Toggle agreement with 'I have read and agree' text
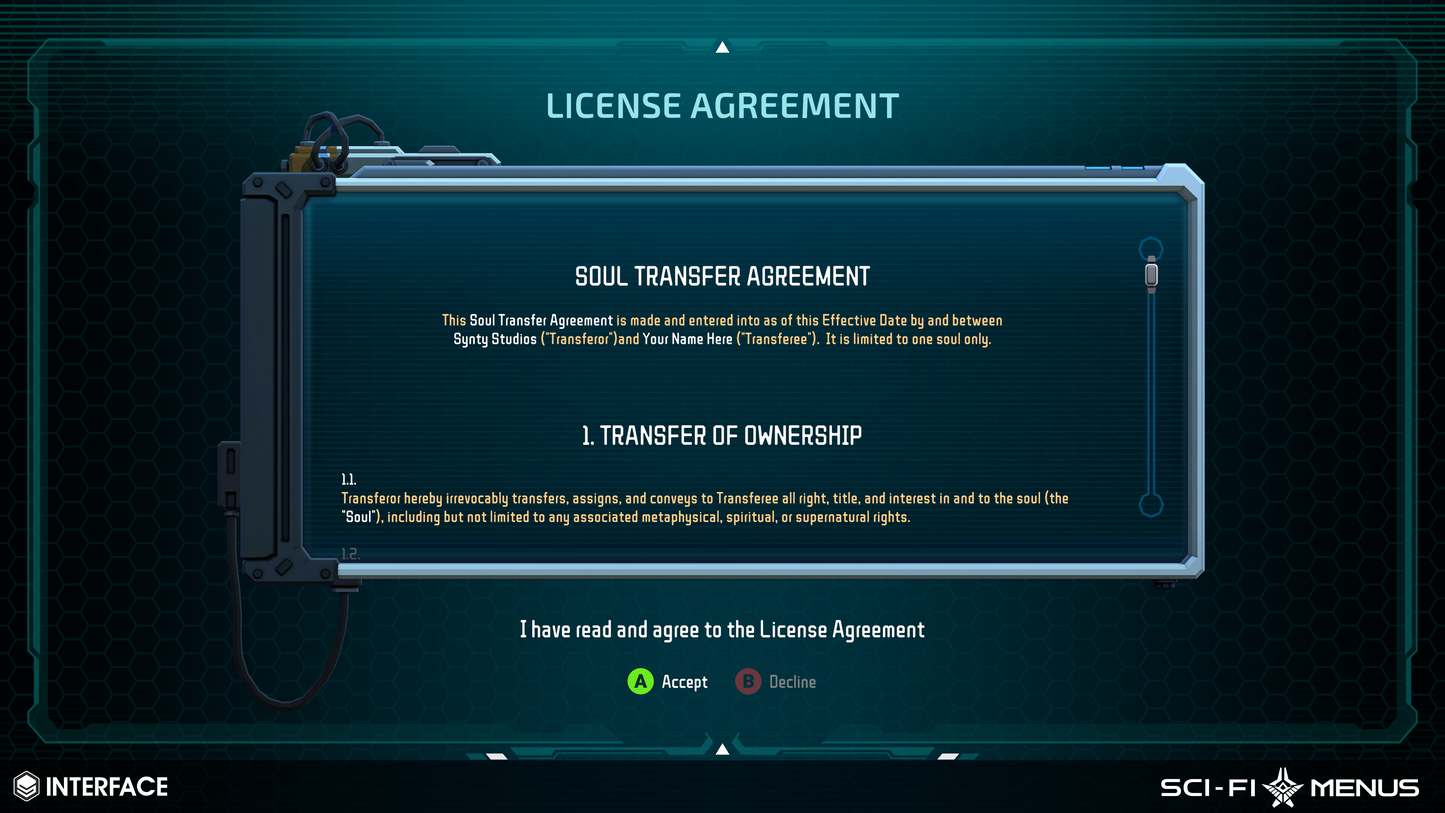1445x813 pixels. (722, 630)
